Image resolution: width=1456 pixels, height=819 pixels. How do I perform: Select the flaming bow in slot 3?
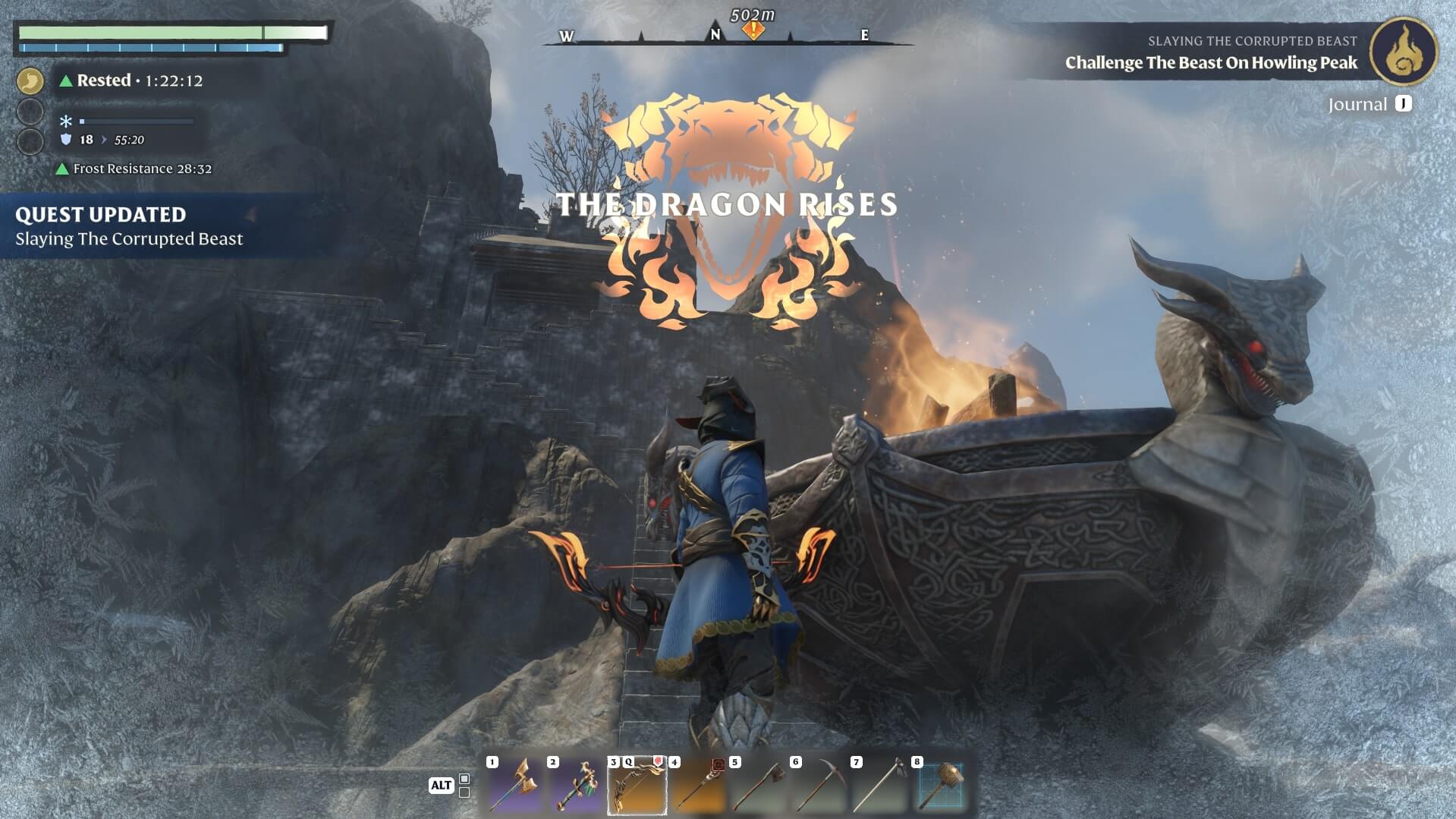click(x=637, y=786)
